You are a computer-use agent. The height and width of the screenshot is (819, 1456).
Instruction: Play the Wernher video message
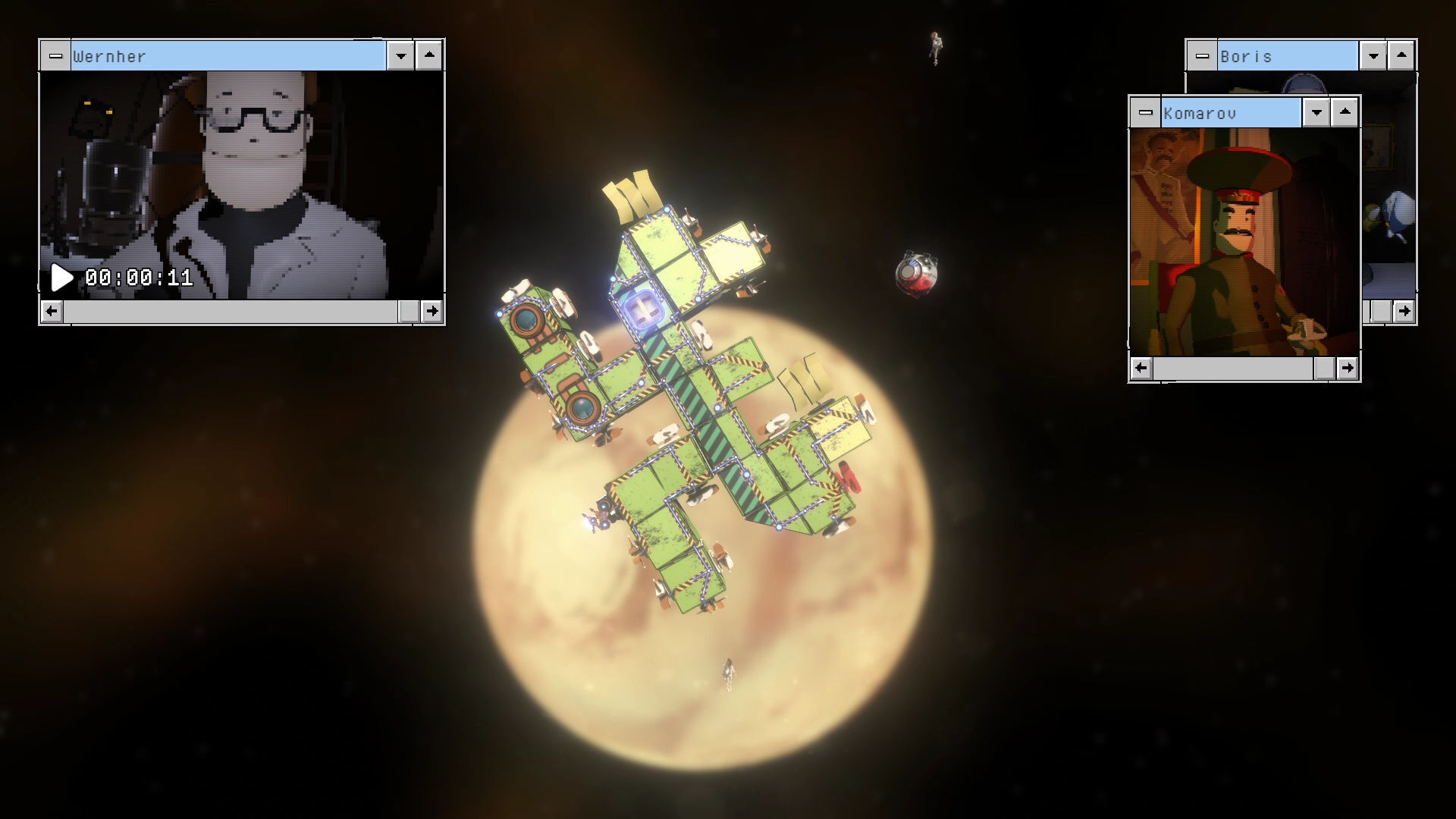[x=61, y=278]
